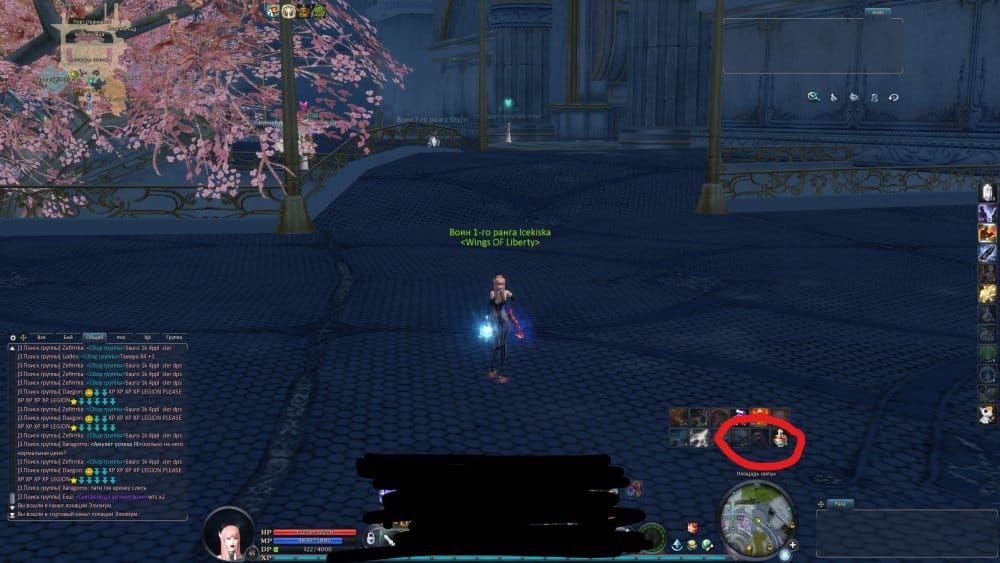The width and height of the screenshot is (1000, 563).
Task: Click the magnifier search icon
Action: point(814,97)
